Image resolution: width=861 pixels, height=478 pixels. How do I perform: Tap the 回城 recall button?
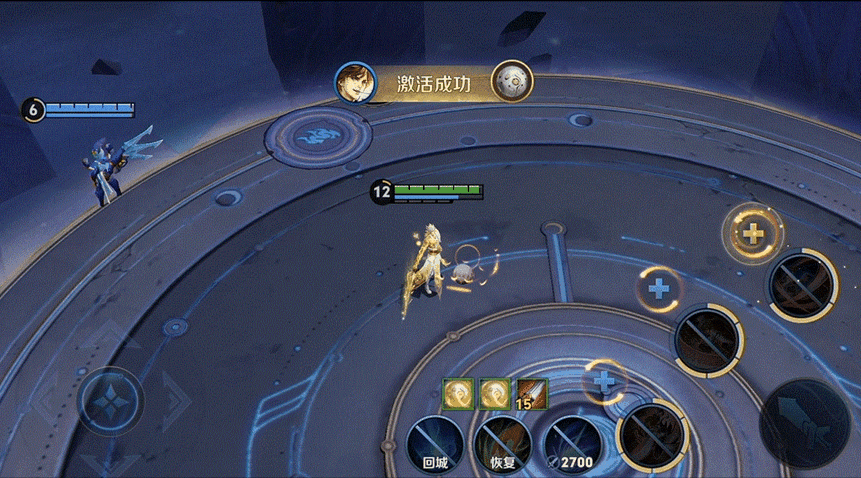pyautogui.click(x=435, y=441)
